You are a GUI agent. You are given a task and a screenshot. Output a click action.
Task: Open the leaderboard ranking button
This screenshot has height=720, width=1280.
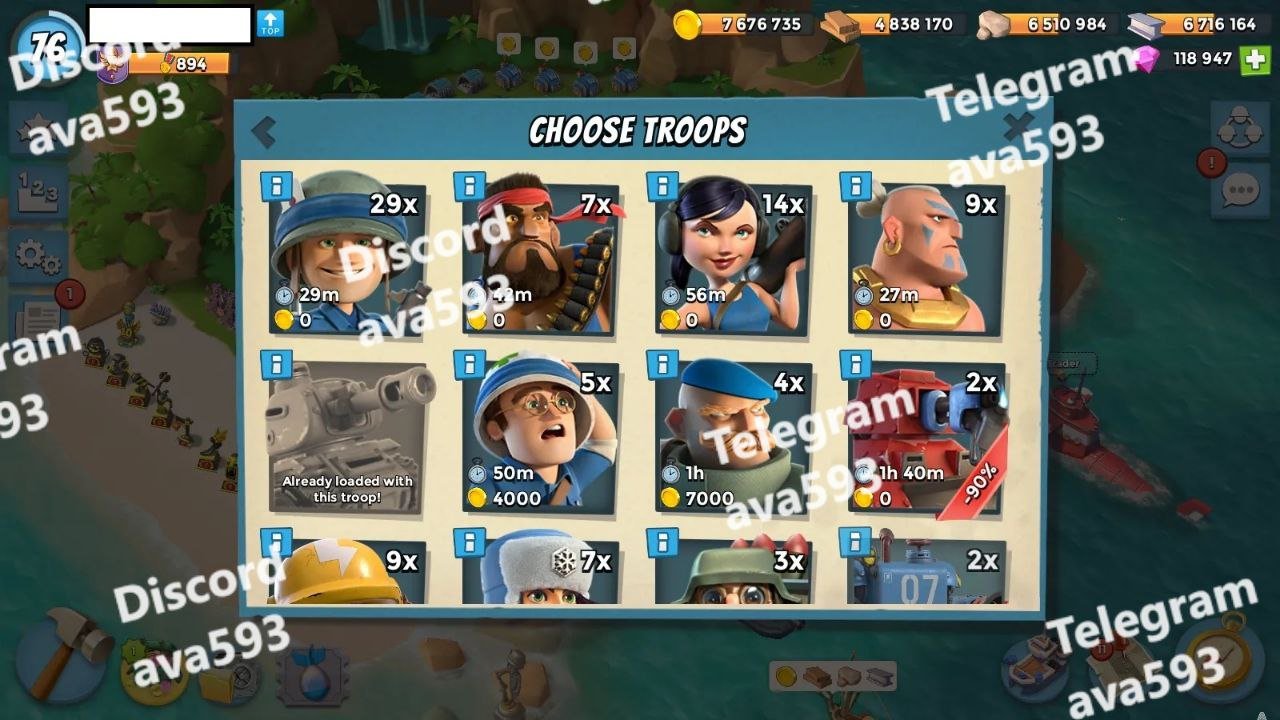[x=38, y=190]
